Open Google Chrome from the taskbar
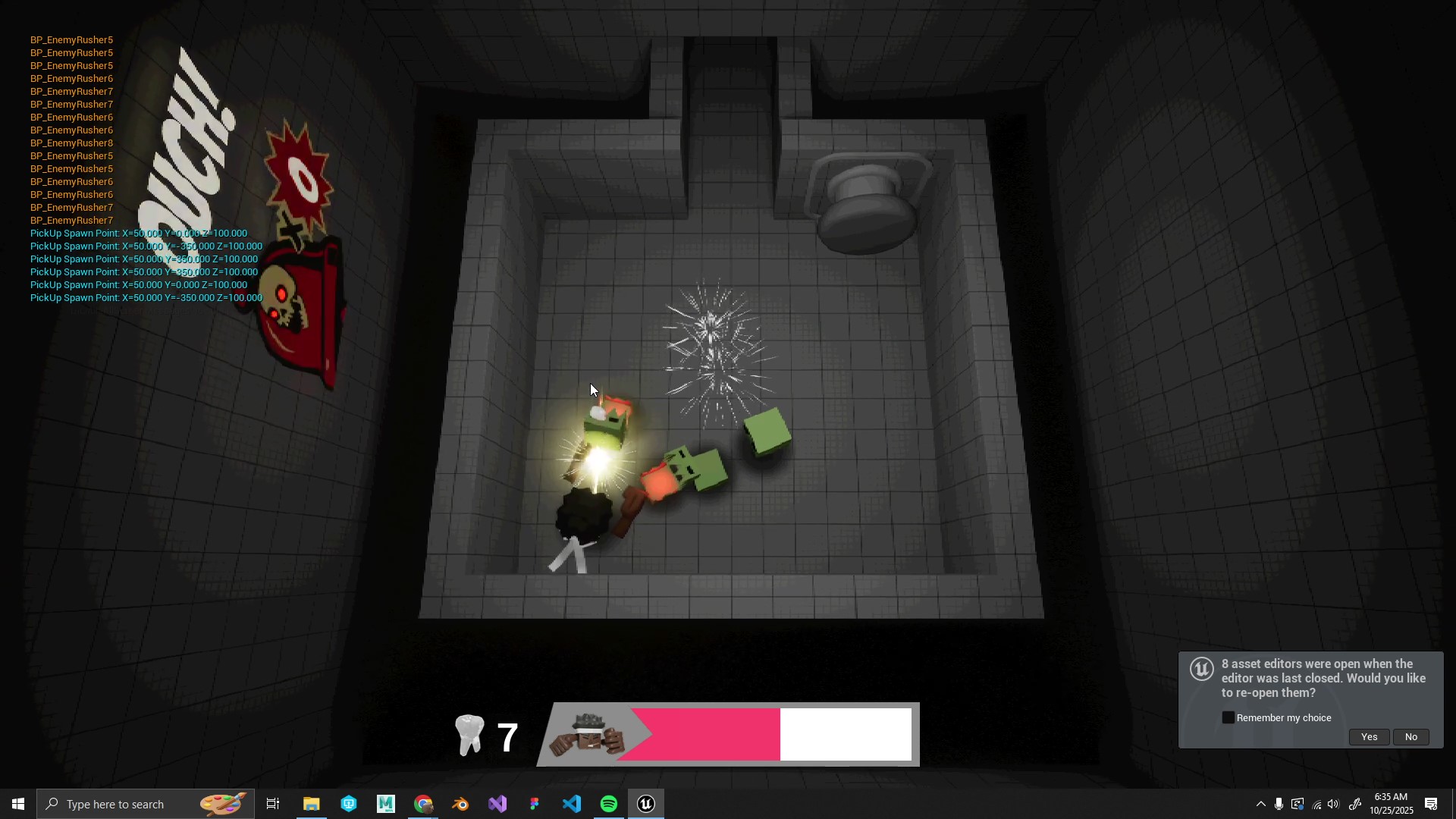Screen dimensions: 1456x819 pyautogui.click(x=423, y=803)
